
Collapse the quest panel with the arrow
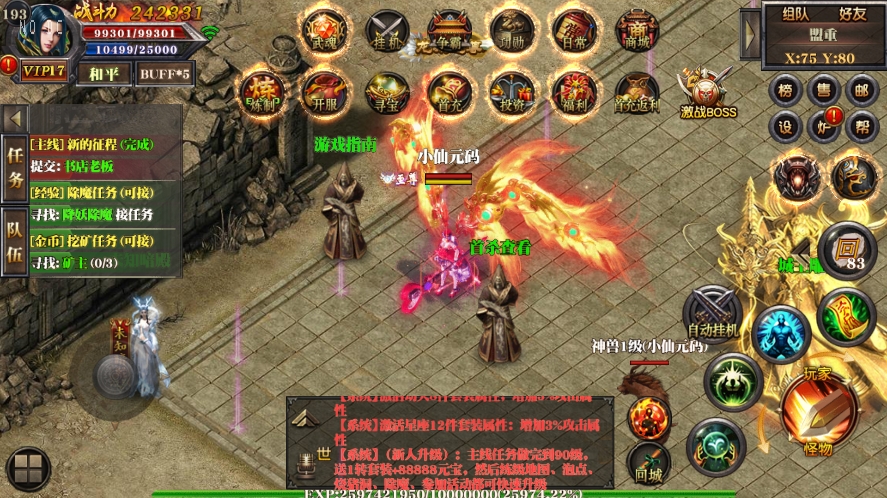[x=15, y=118]
